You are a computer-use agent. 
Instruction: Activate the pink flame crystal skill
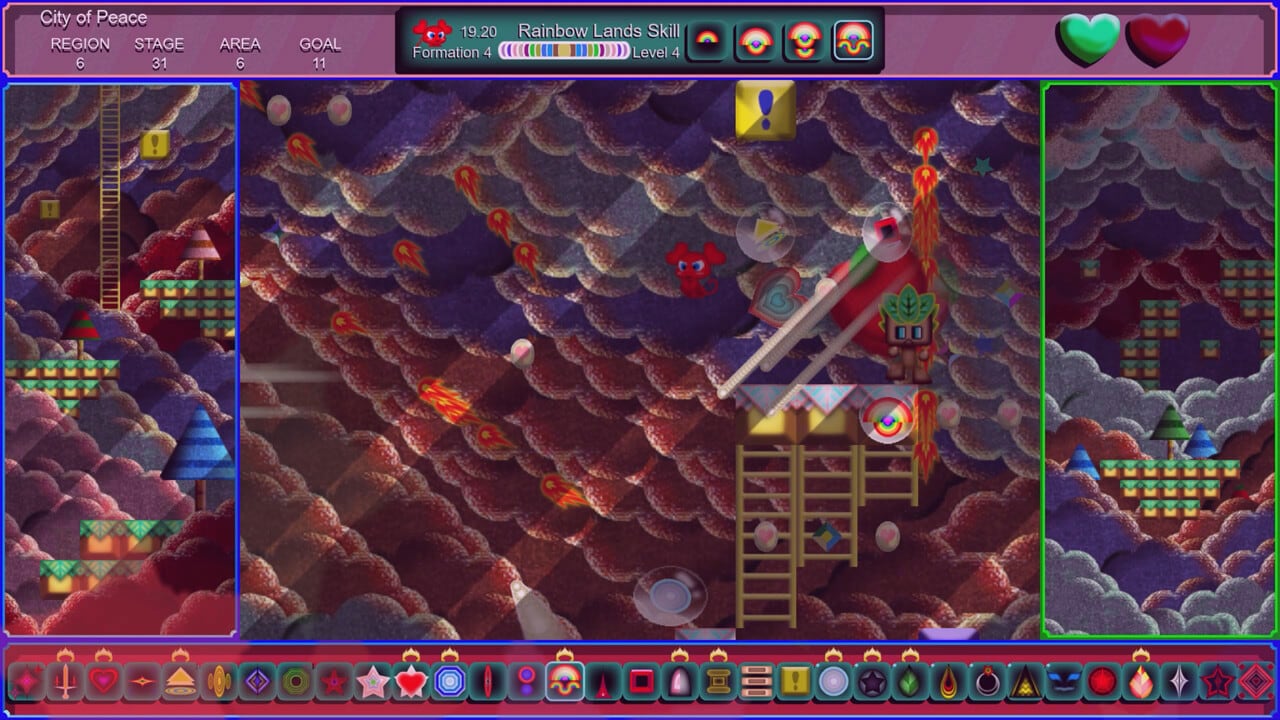coord(1141,682)
